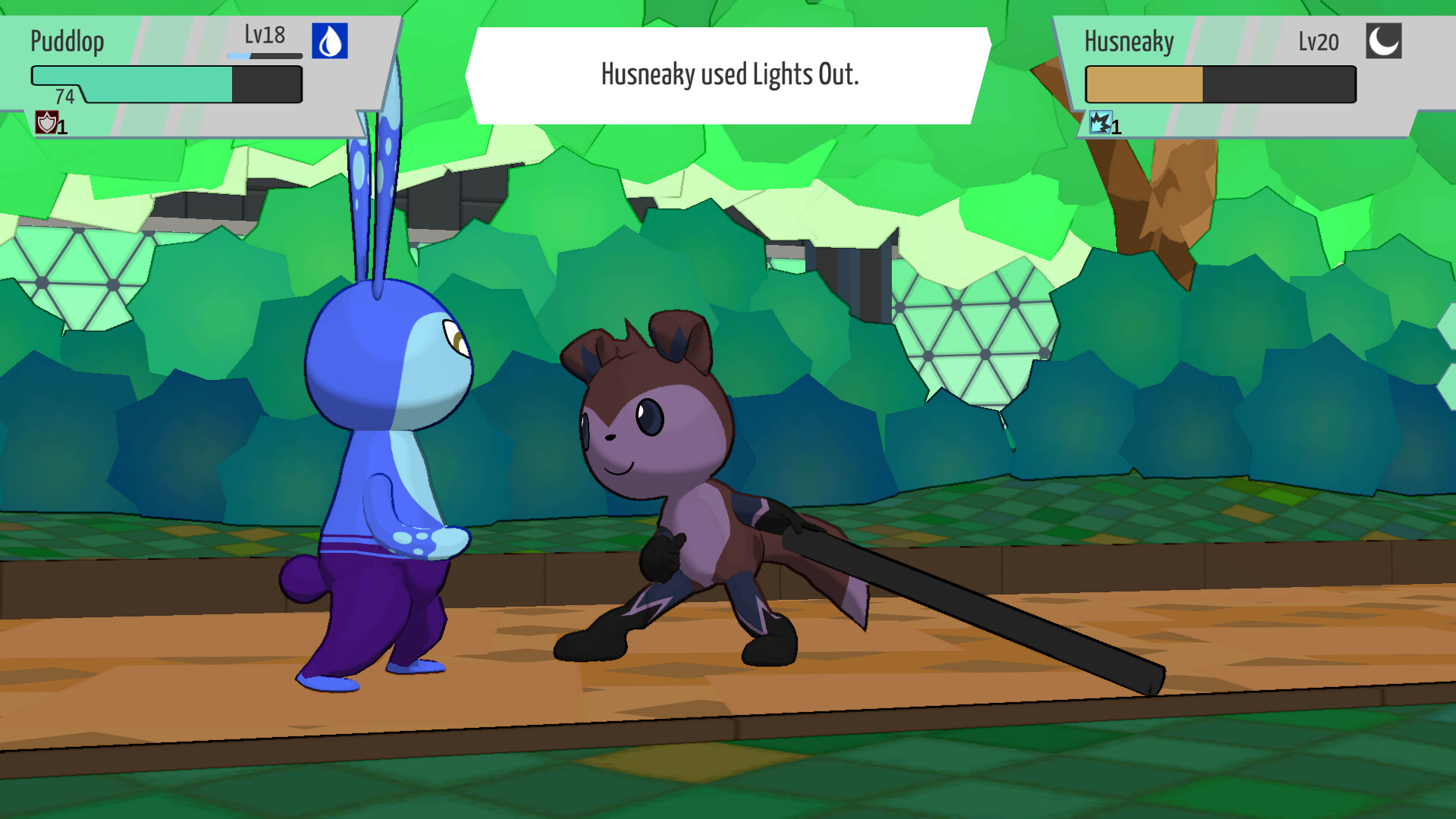Click Puddlop's shield status effect icon
Image resolution: width=1456 pixels, height=819 pixels.
pos(45,123)
